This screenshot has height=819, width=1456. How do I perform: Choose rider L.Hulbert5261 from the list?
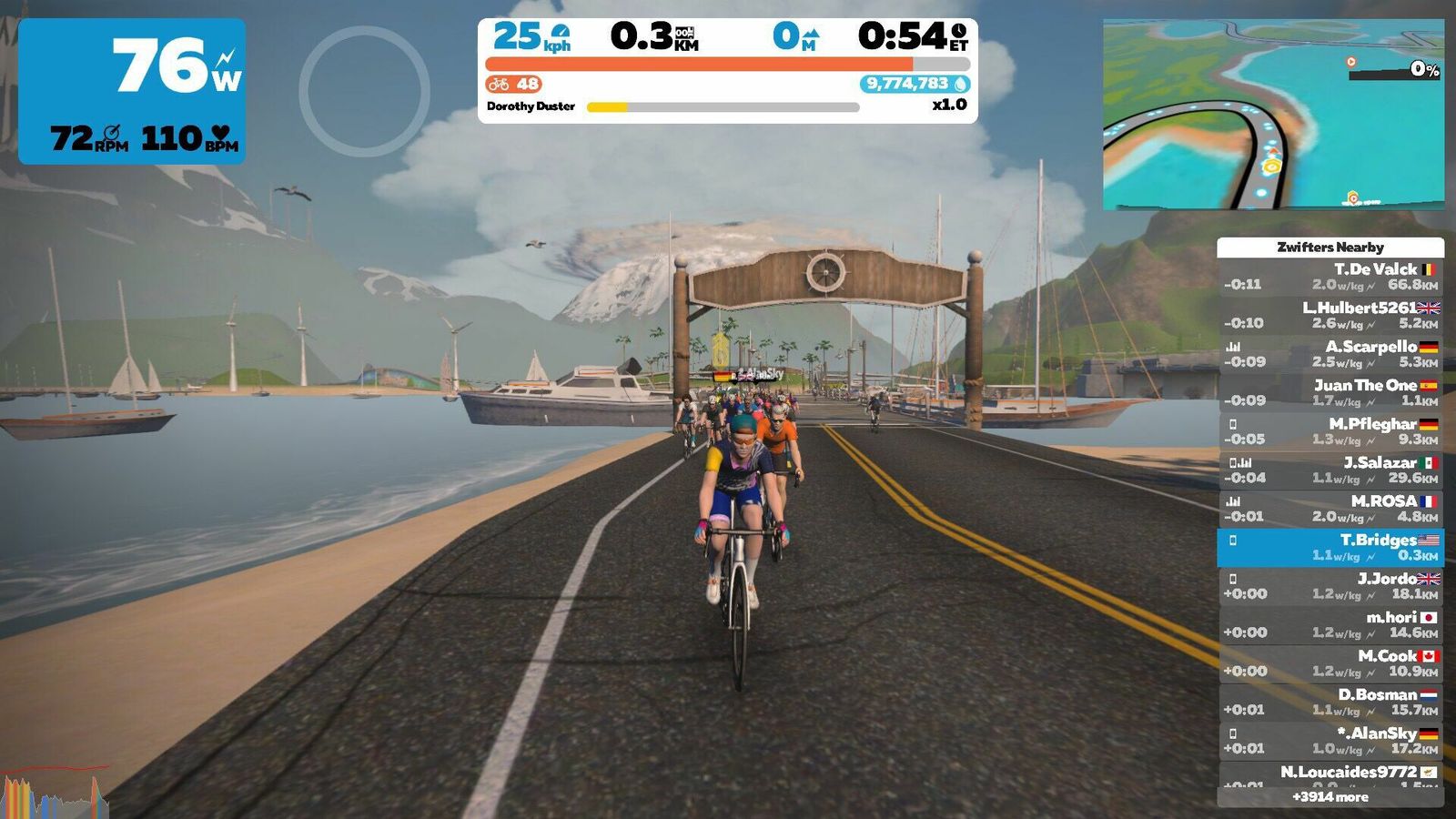point(1330,315)
